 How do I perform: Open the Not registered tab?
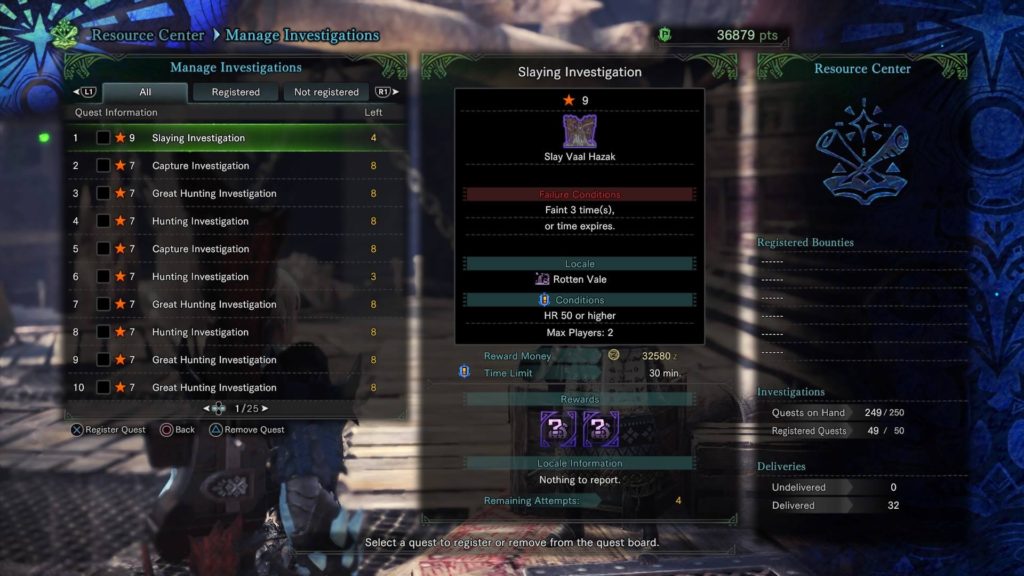tap(326, 92)
